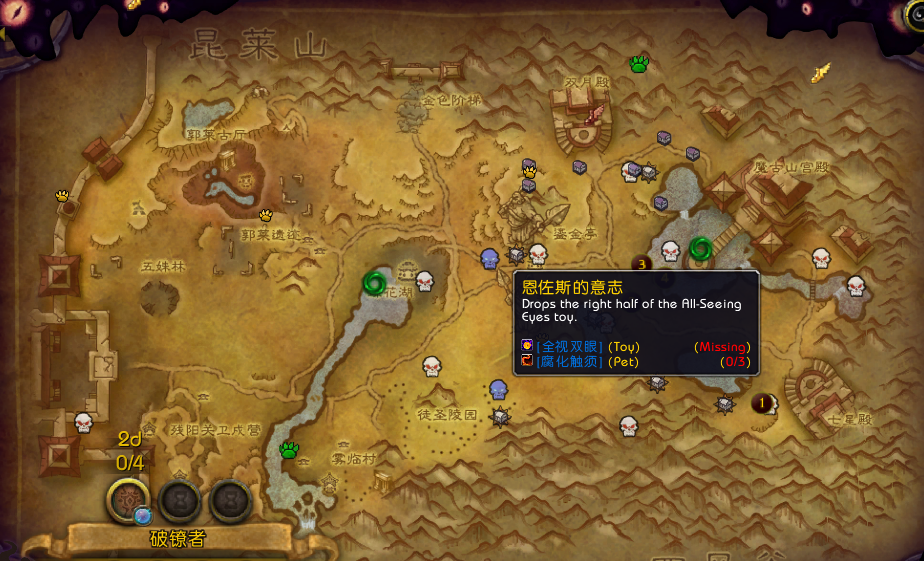The image size is (924, 561).
Task: Click the skull marker left of 残阳关卫戍营
Action: [x=83, y=422]
